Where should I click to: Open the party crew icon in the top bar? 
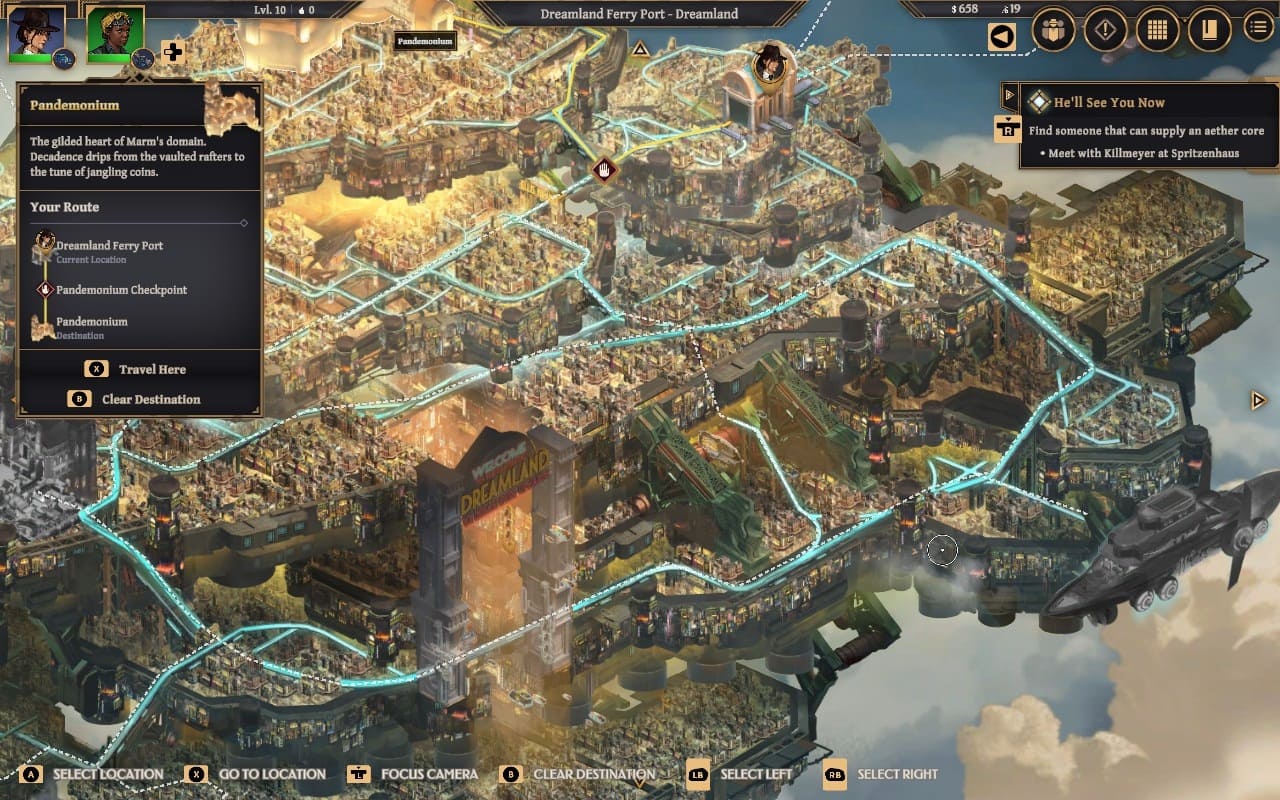(x=1053, y=30)
